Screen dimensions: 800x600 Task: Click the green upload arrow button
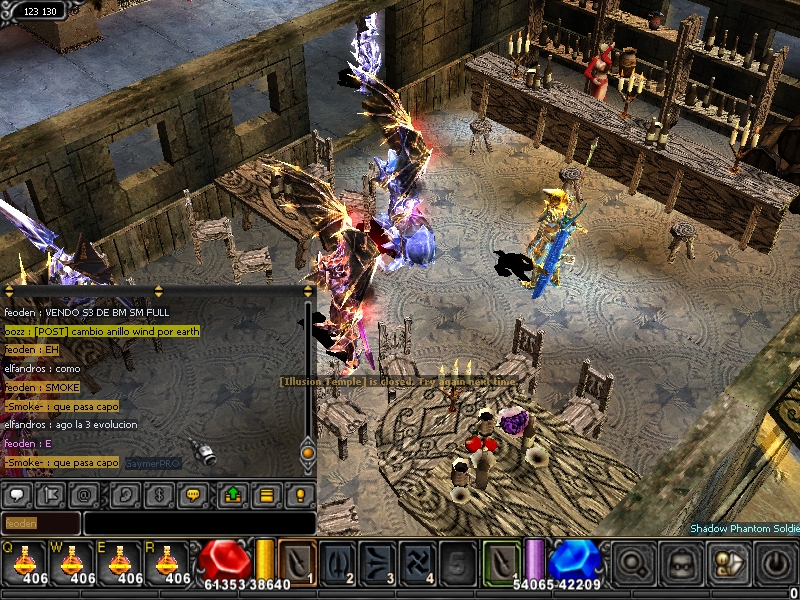tap(233, 494)
